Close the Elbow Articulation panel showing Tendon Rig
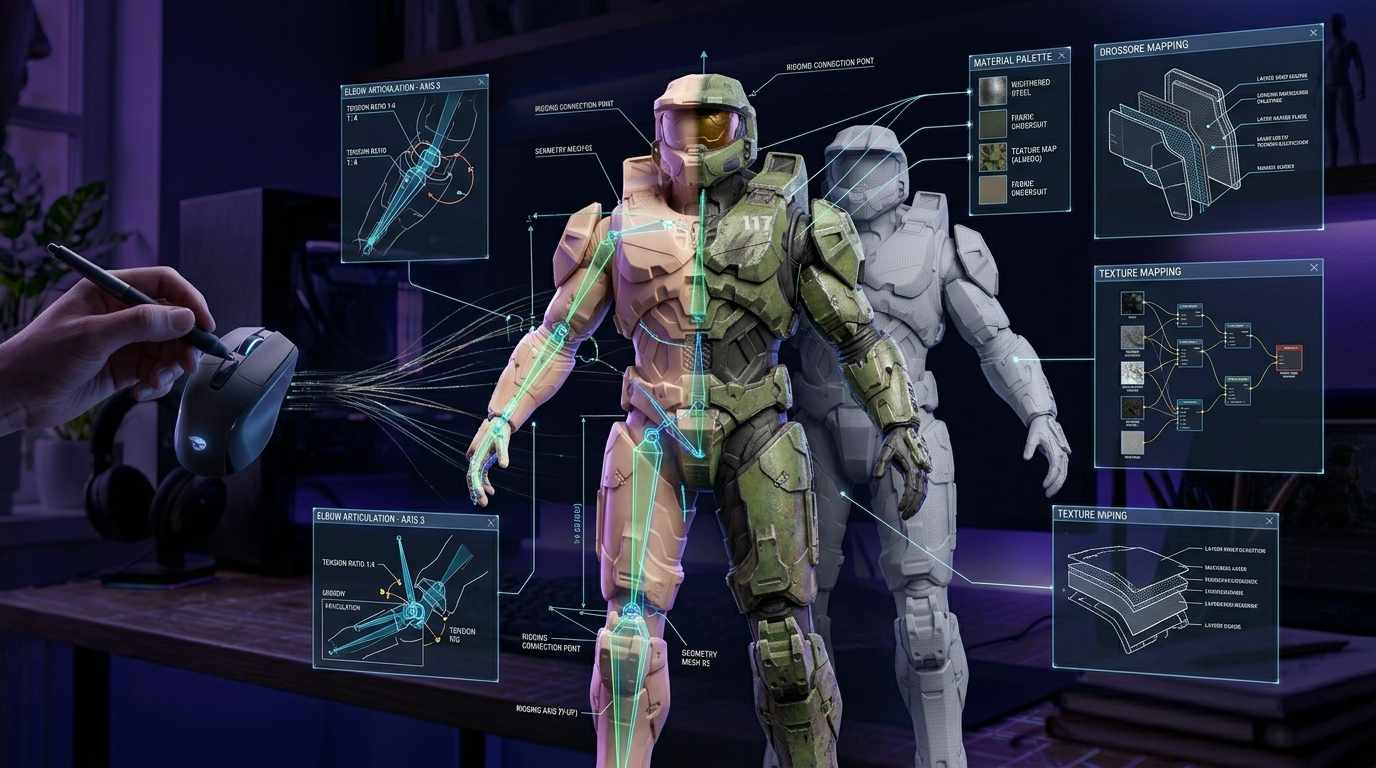1376x768 pixels. 489,522
